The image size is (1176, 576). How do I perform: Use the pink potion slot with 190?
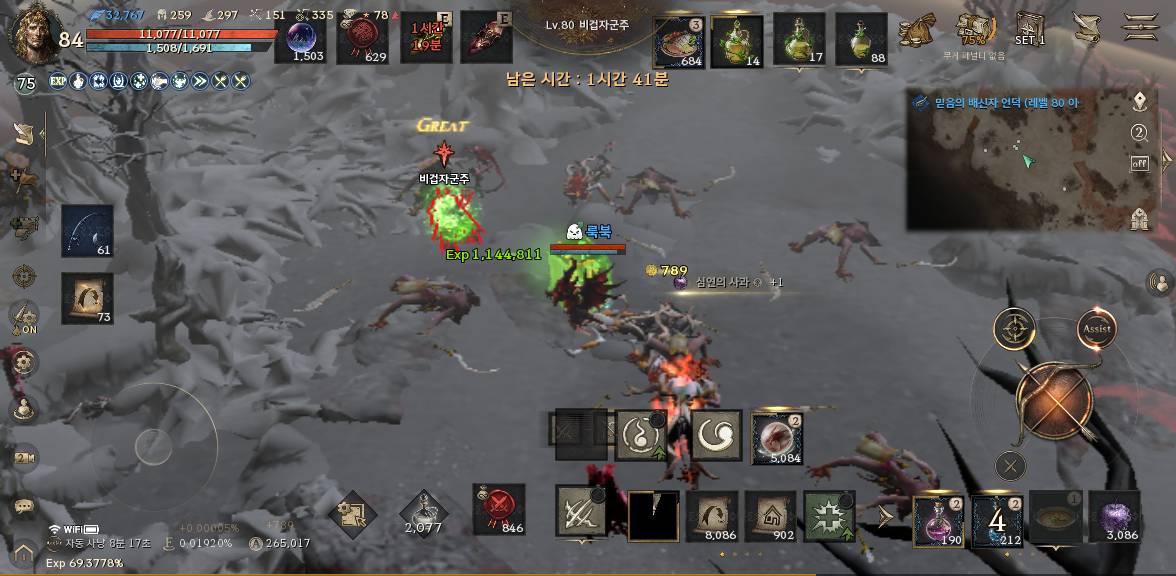pyautogui.click(x=938, y=520)
